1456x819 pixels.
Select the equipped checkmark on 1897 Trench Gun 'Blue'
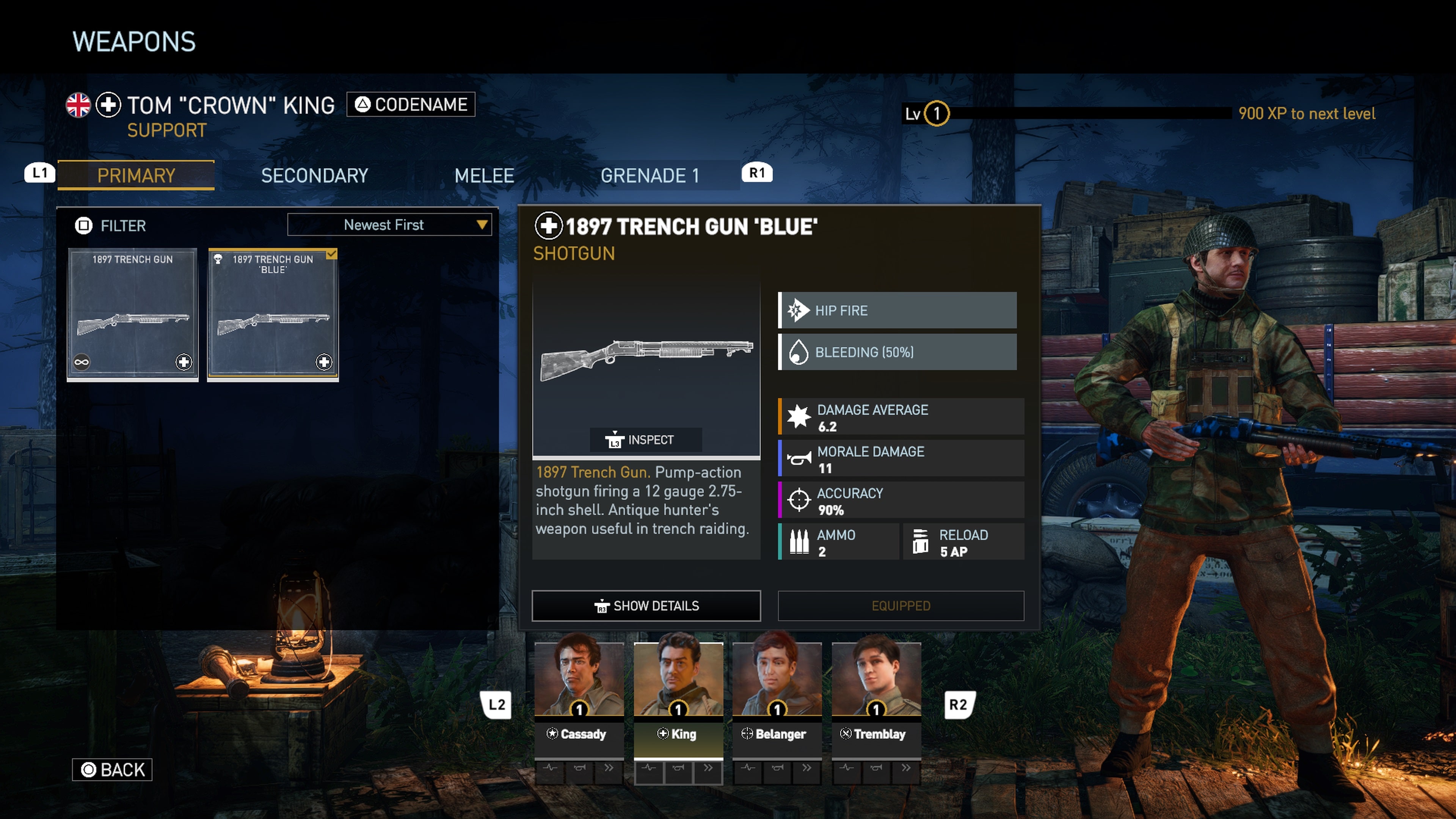(331, 255)
